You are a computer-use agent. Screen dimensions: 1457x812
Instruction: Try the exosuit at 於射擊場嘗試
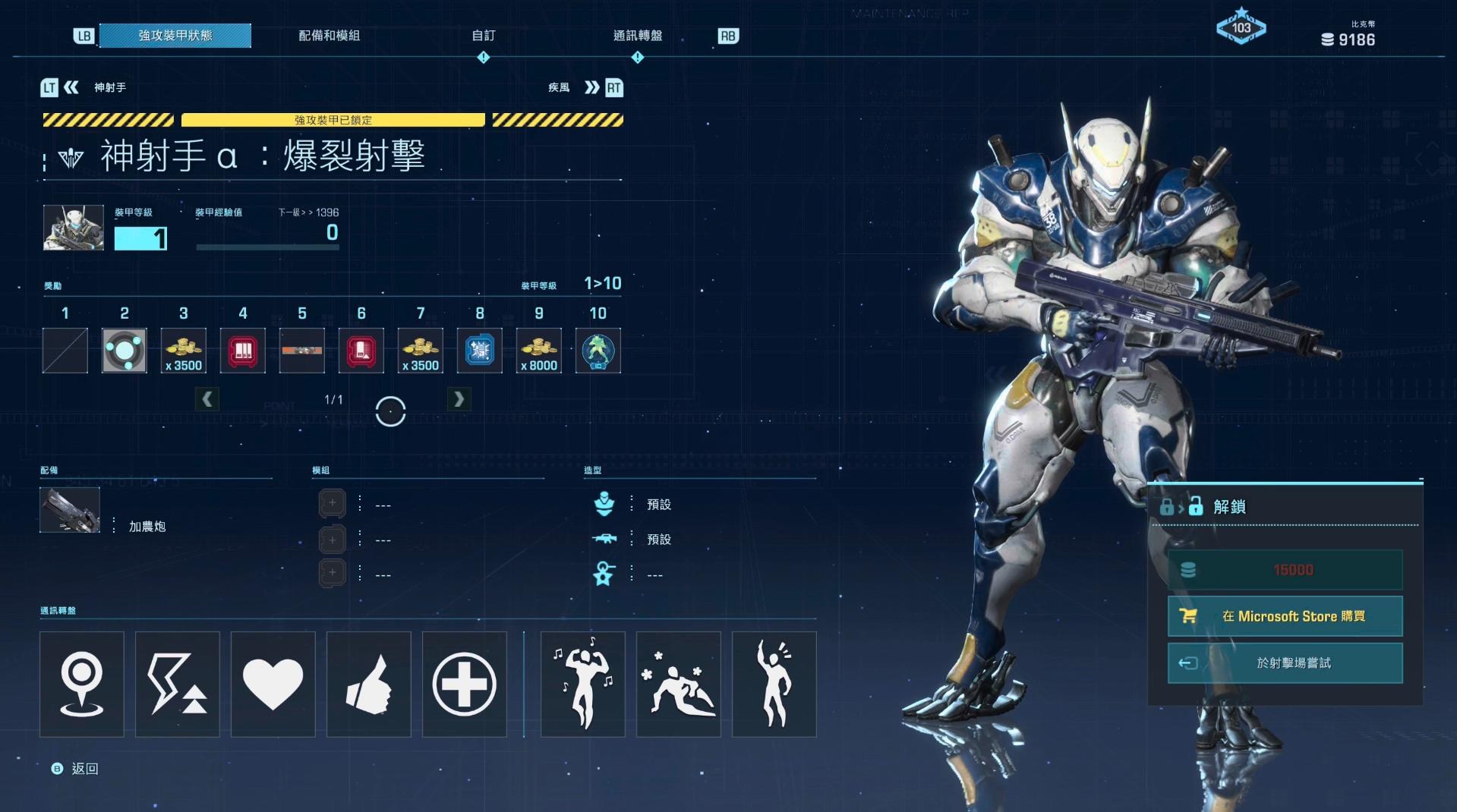tap(1285, 663)
